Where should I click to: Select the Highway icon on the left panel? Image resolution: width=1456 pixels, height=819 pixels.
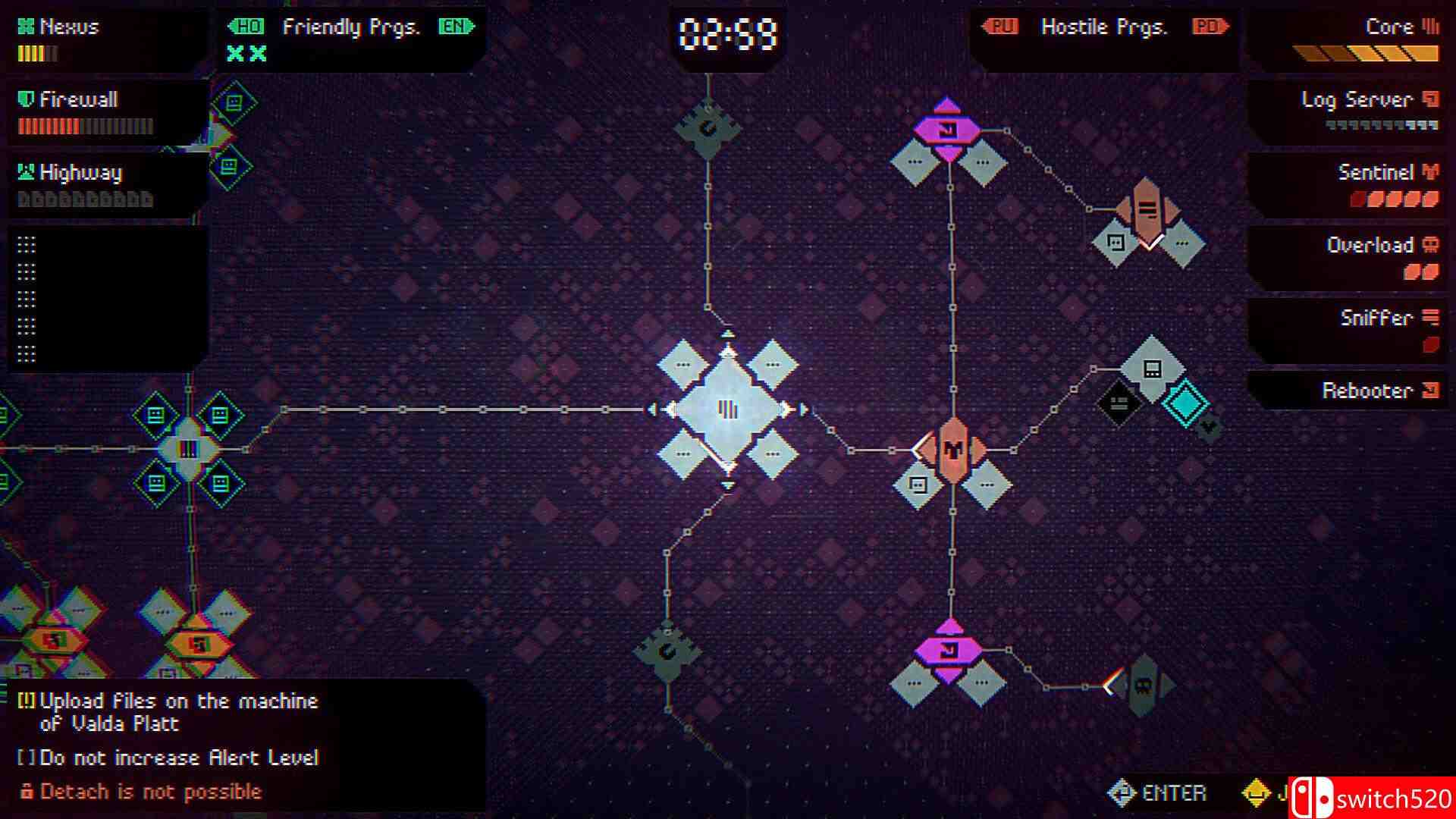click(25, 172)
